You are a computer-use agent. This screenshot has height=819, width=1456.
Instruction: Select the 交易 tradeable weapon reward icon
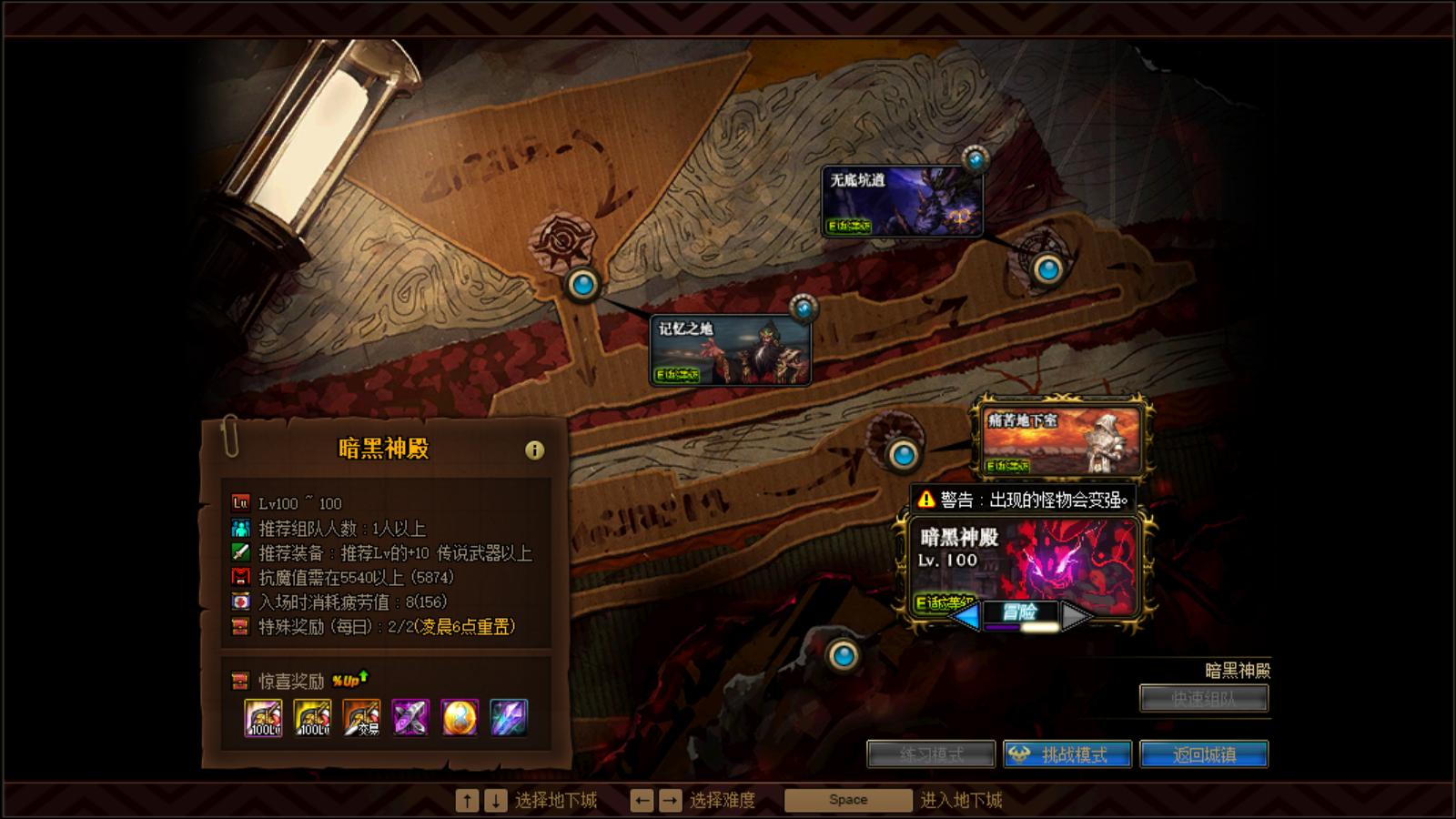[363, 719]
